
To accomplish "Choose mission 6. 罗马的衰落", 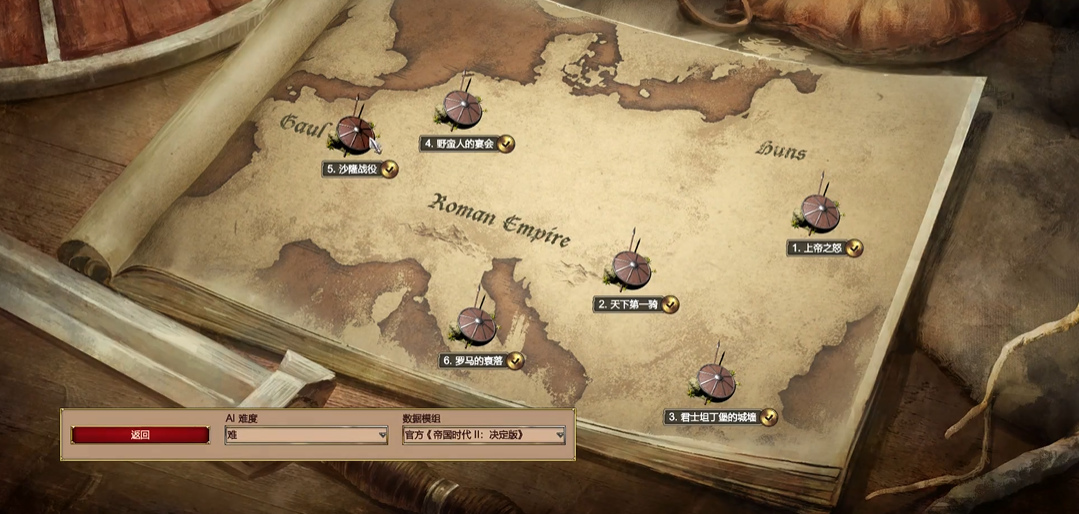I will pos(476,326).
